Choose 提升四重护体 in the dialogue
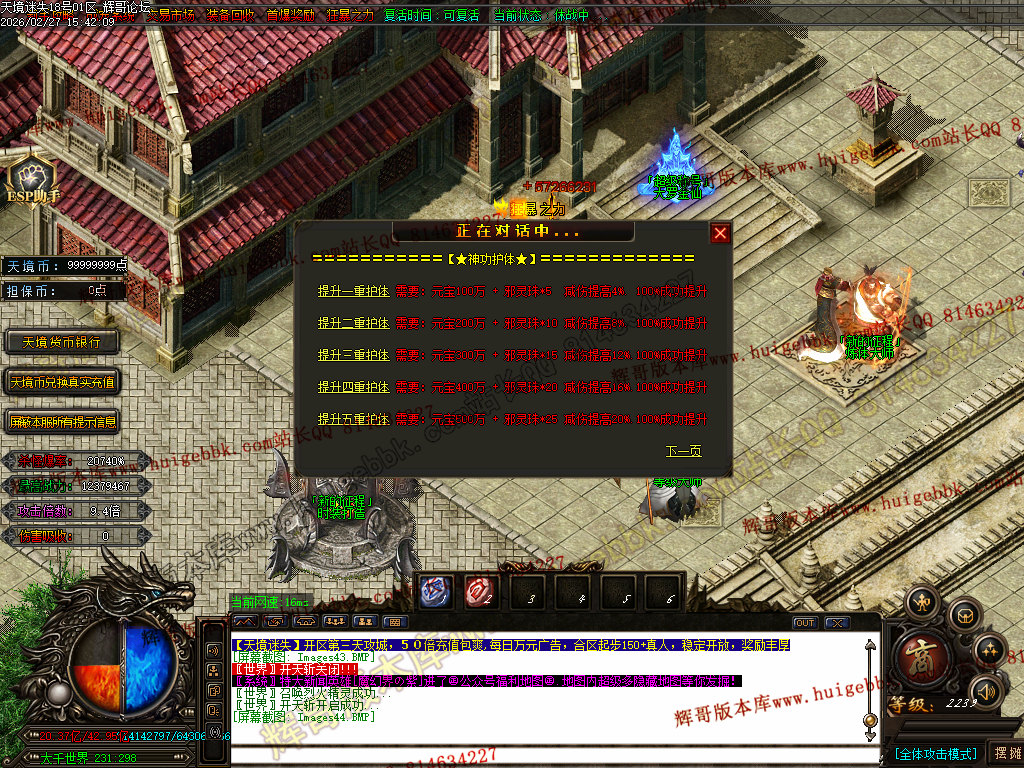Viewport: 1024px width, 768px height. (x=353, y=387)
